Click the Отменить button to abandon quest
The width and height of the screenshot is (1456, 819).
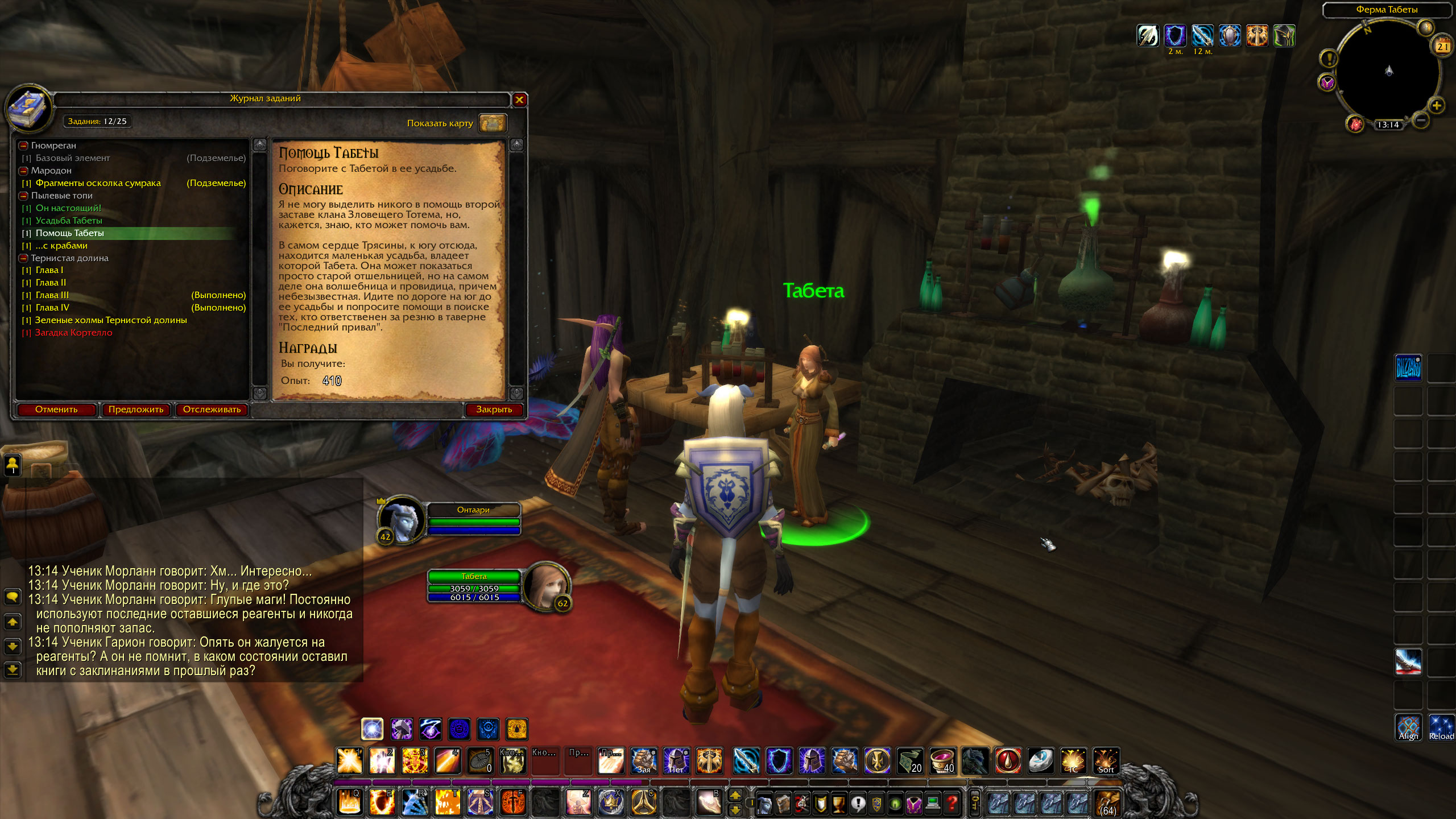(56, 409)
